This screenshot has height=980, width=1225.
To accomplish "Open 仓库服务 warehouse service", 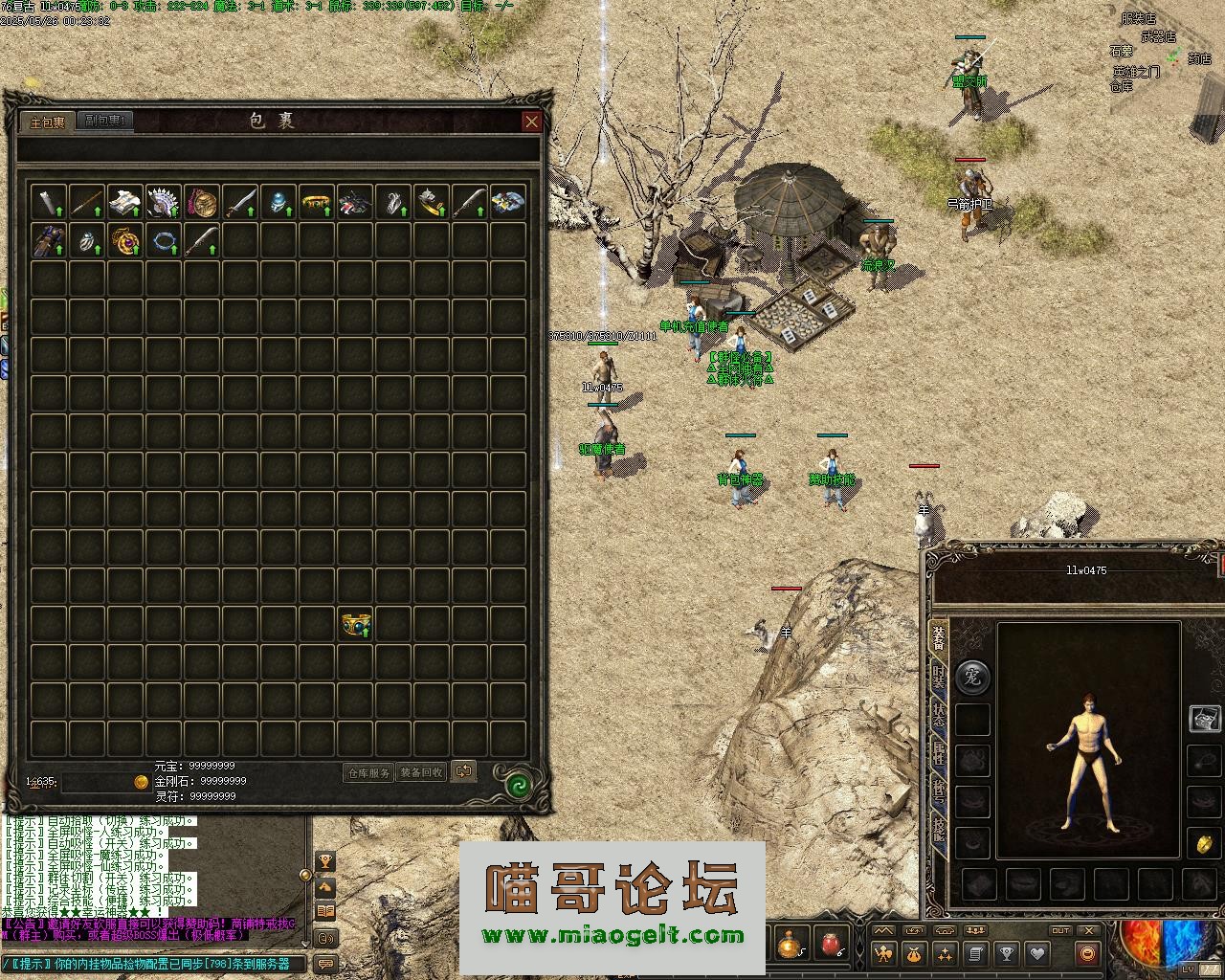I will point(368,772).
